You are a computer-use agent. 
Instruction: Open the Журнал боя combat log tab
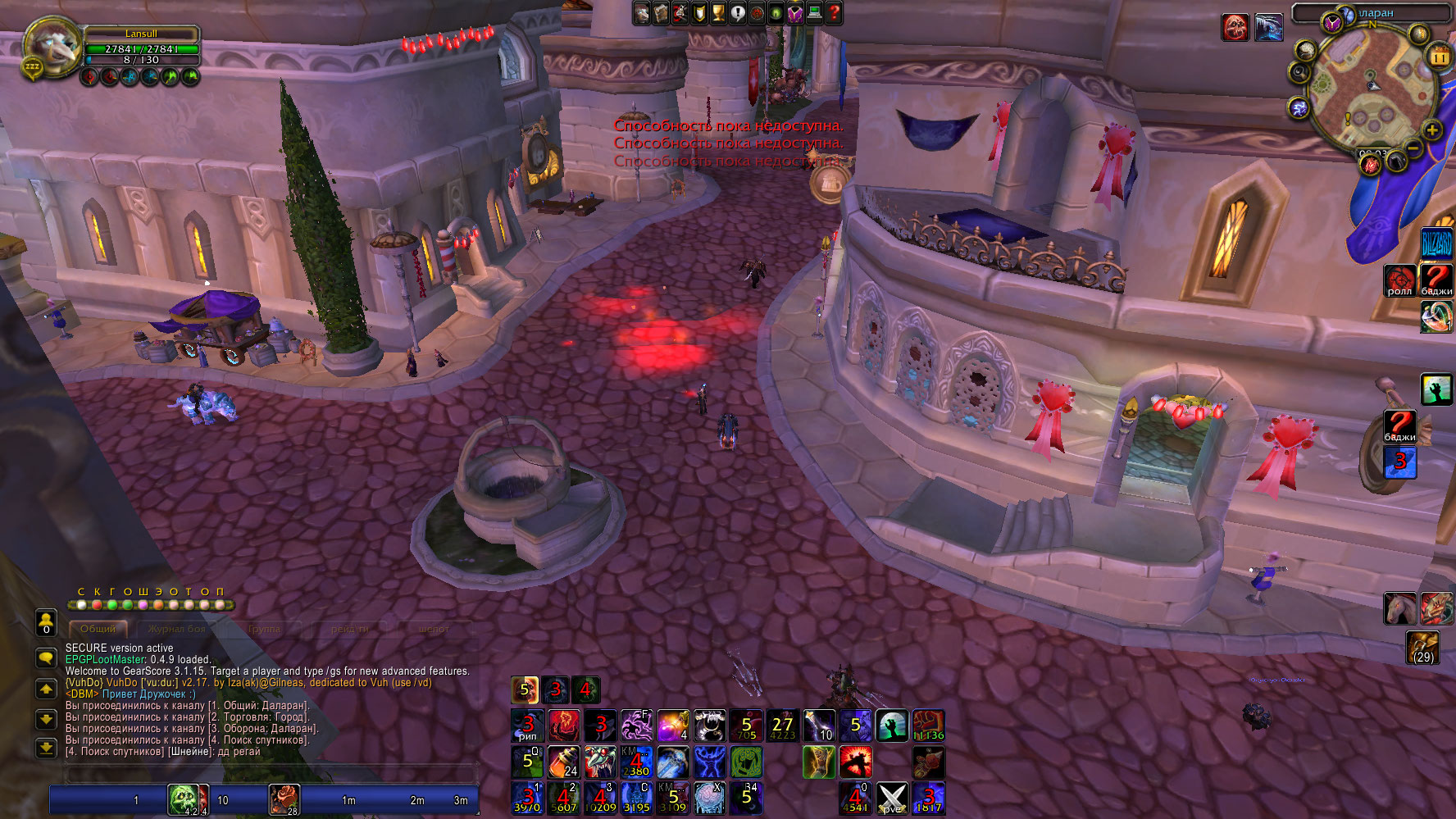pos(177,629)
